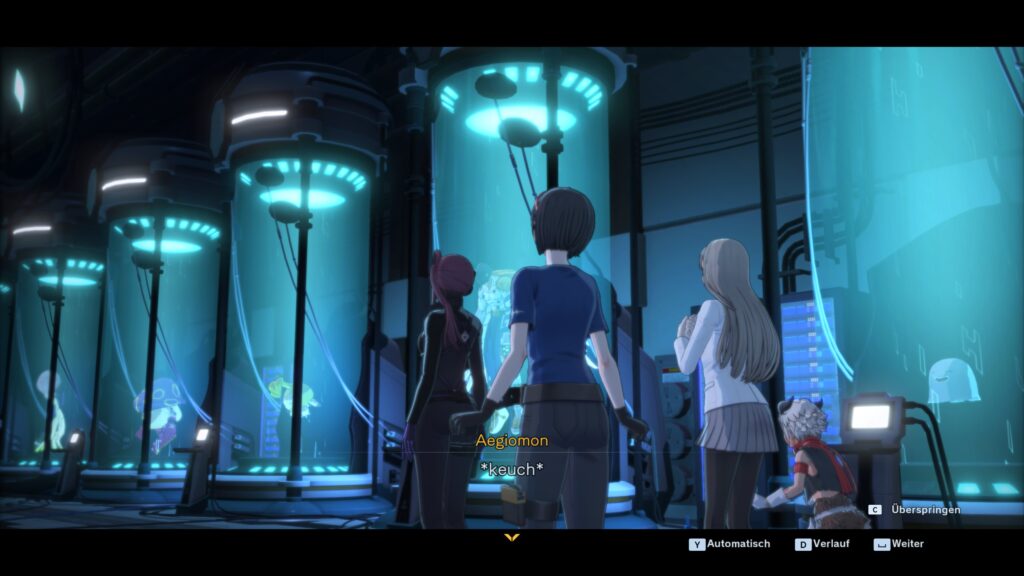Click the yellow dialogue advance arrow
Screen dimensions: 1024x576
(512, 538)
